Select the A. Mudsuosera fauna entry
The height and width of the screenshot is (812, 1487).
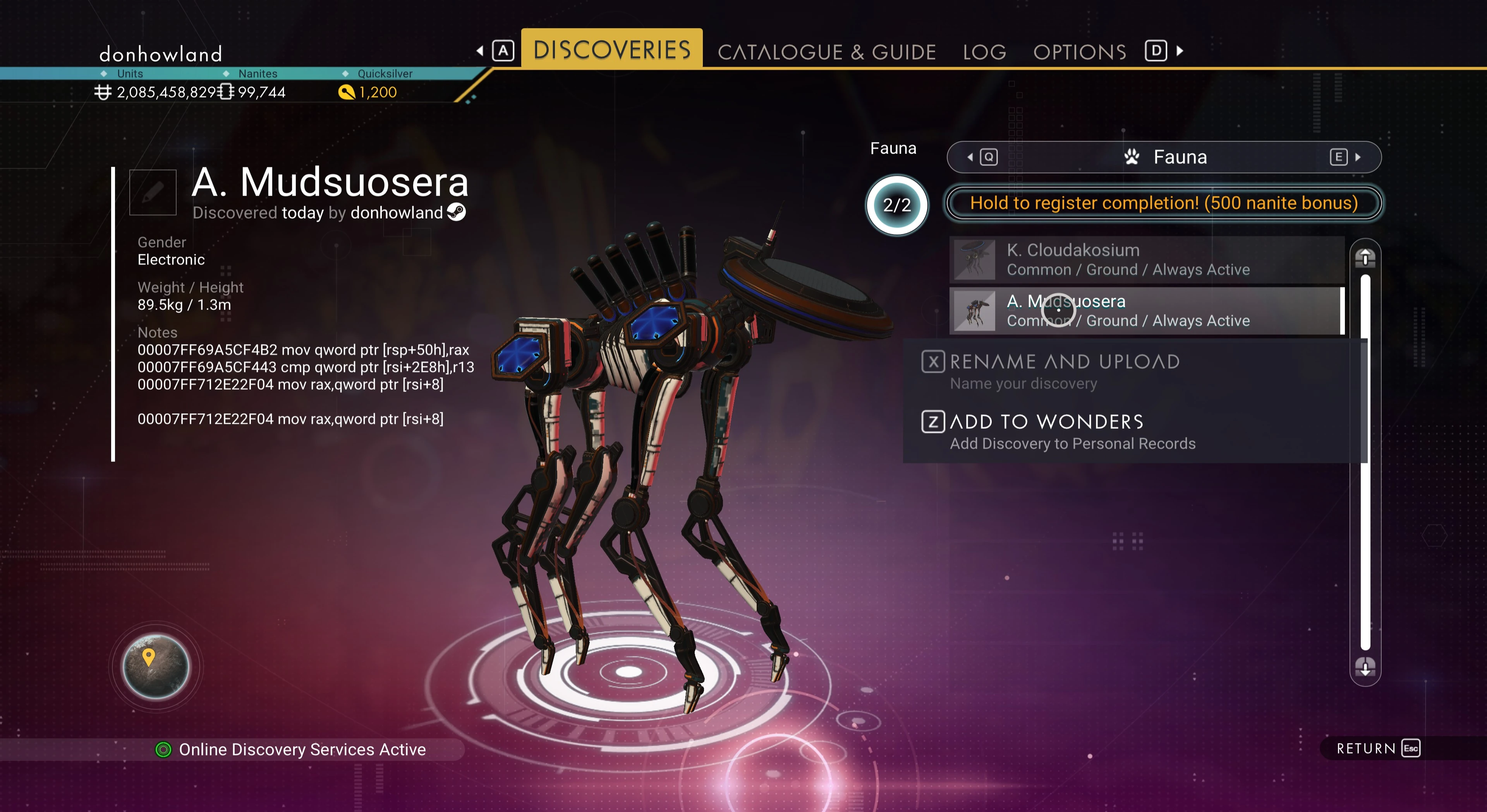[1146, 311]
